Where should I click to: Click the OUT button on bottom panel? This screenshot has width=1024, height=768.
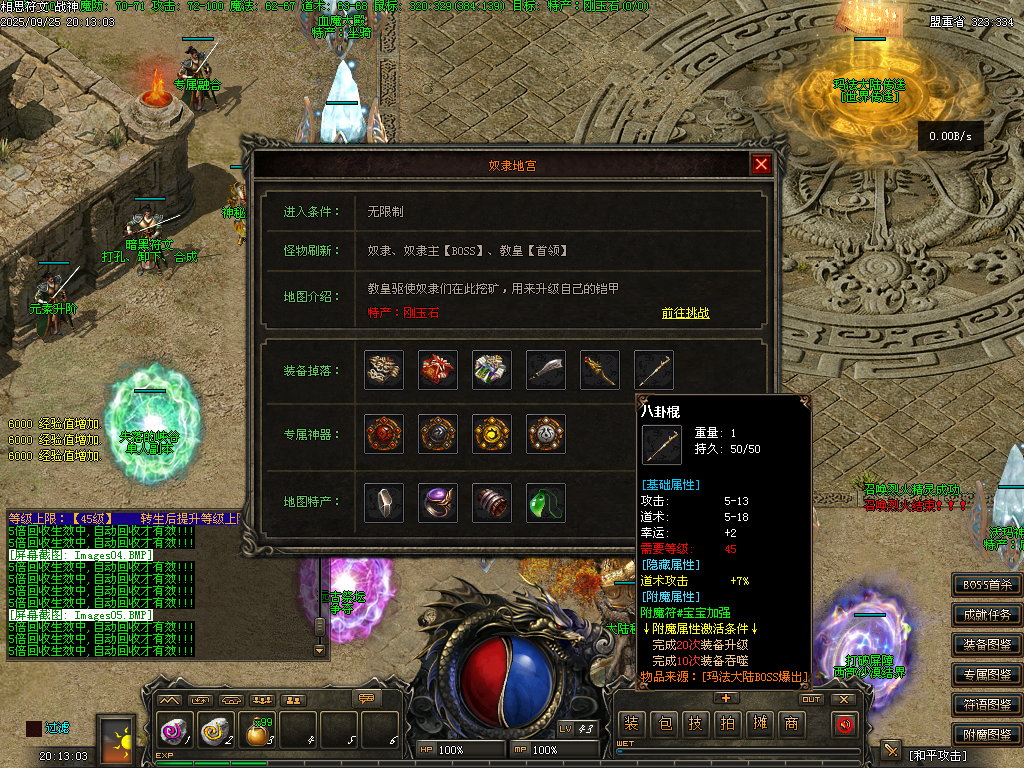(811, 699)
